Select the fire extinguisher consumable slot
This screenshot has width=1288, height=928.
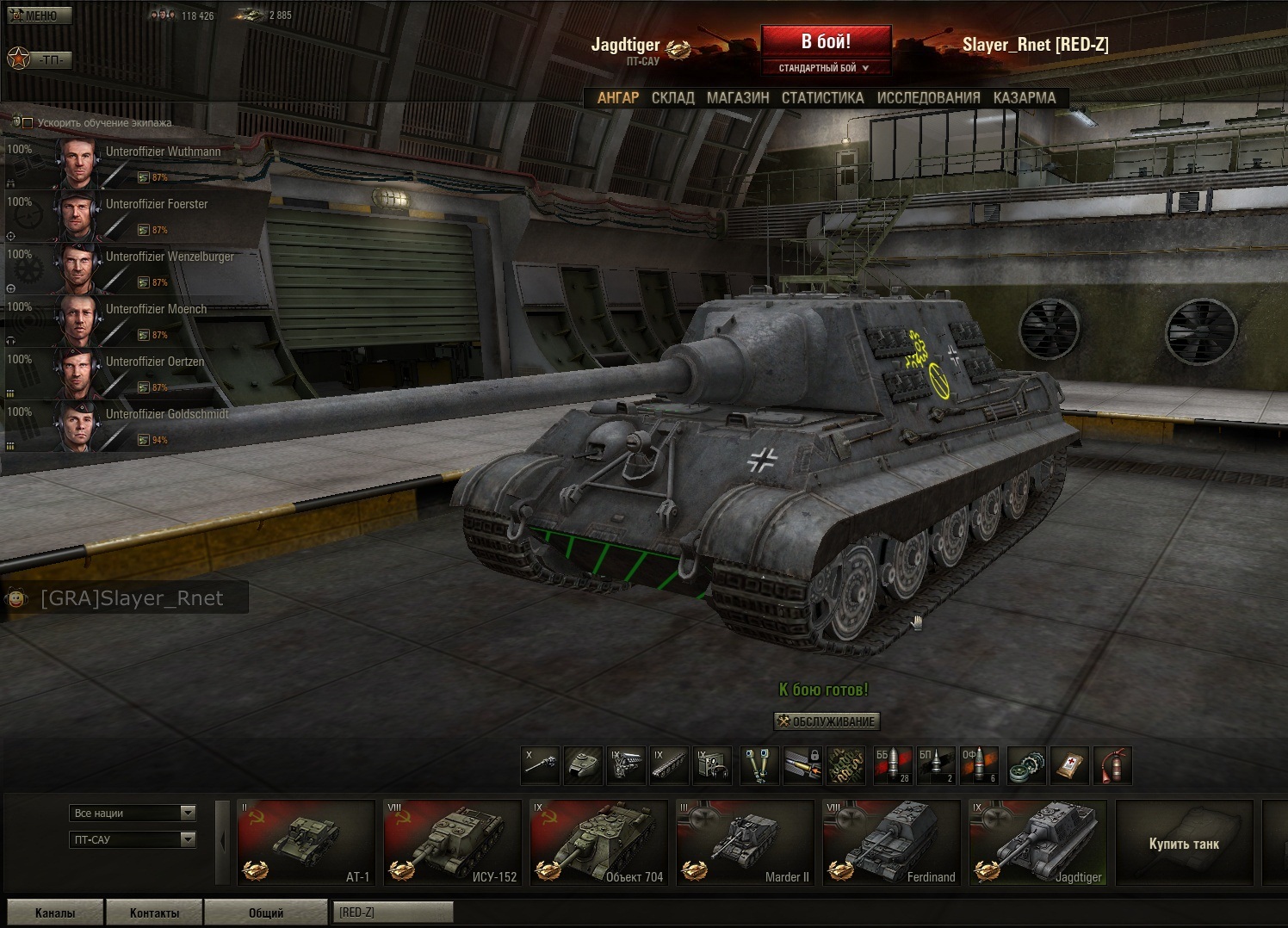pyautogui.click(x=1112, y=765)
